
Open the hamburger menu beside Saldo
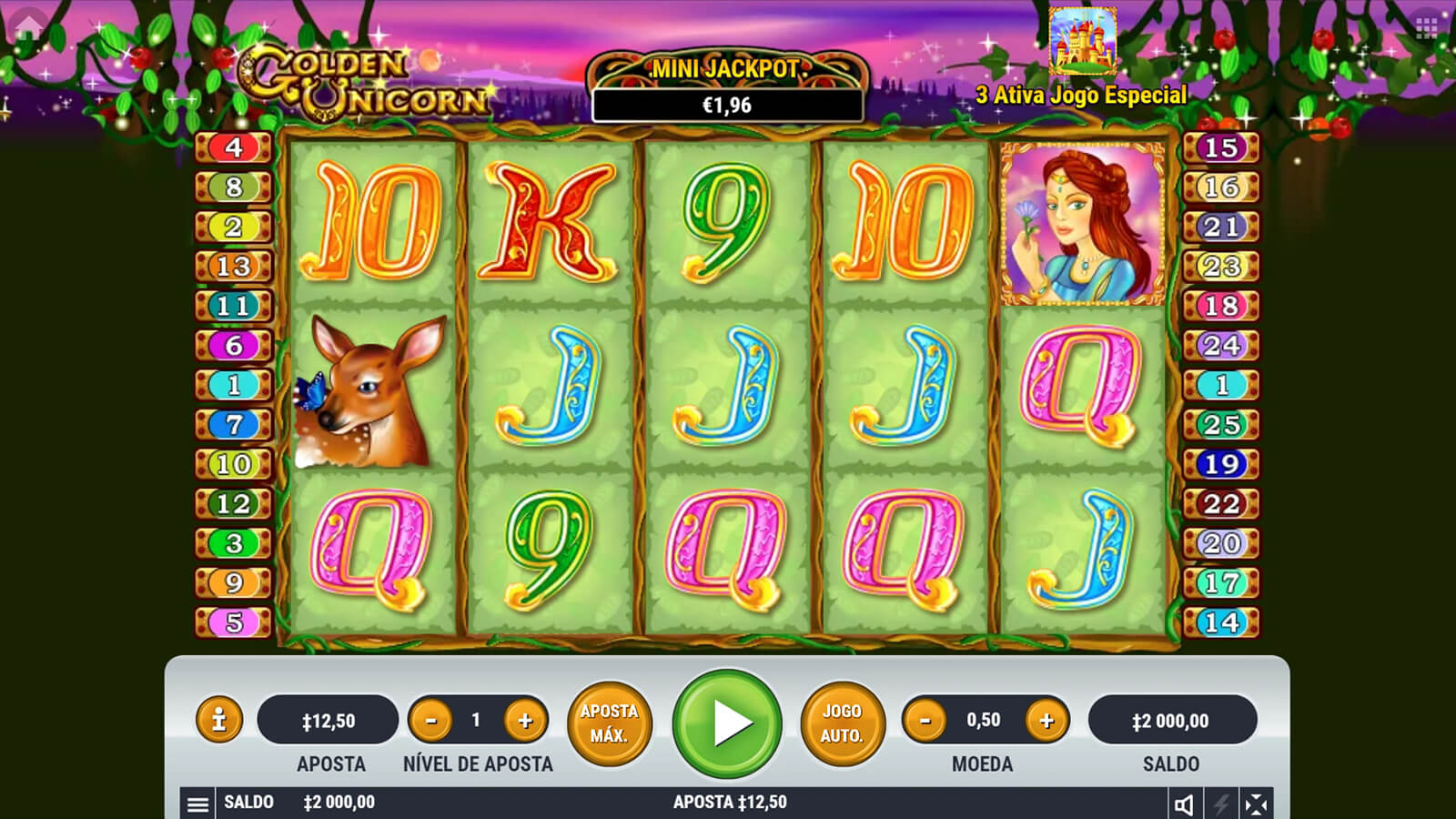197,804
